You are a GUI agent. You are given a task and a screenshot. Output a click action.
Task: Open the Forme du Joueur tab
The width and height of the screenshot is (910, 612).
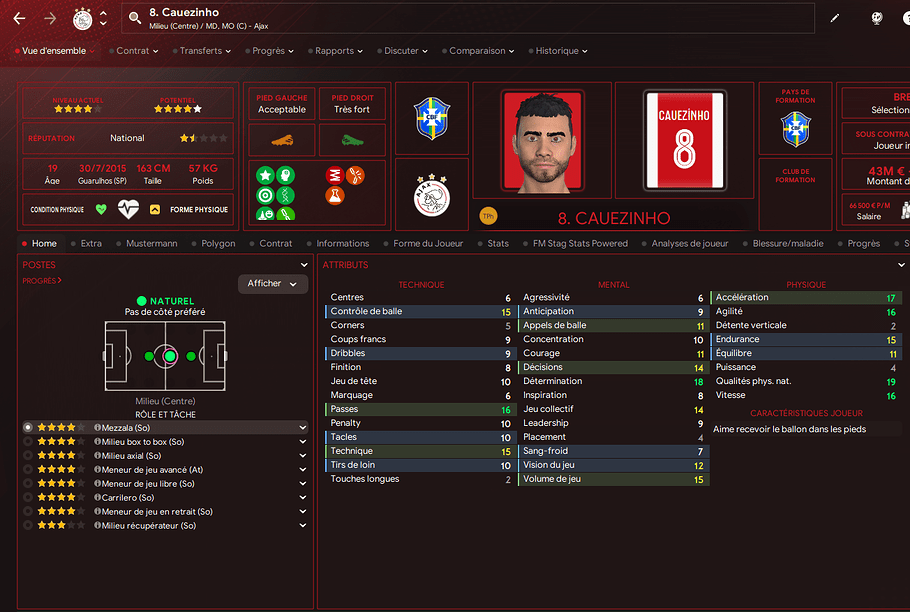click(x=428, y=243)
